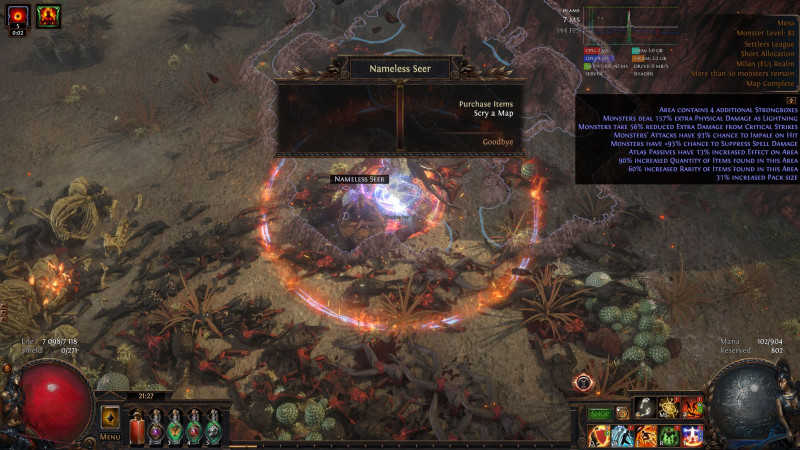Cast the blue ice strike skill
The width and height of the screenshot is (800, 450).
(x=622, y=436)
